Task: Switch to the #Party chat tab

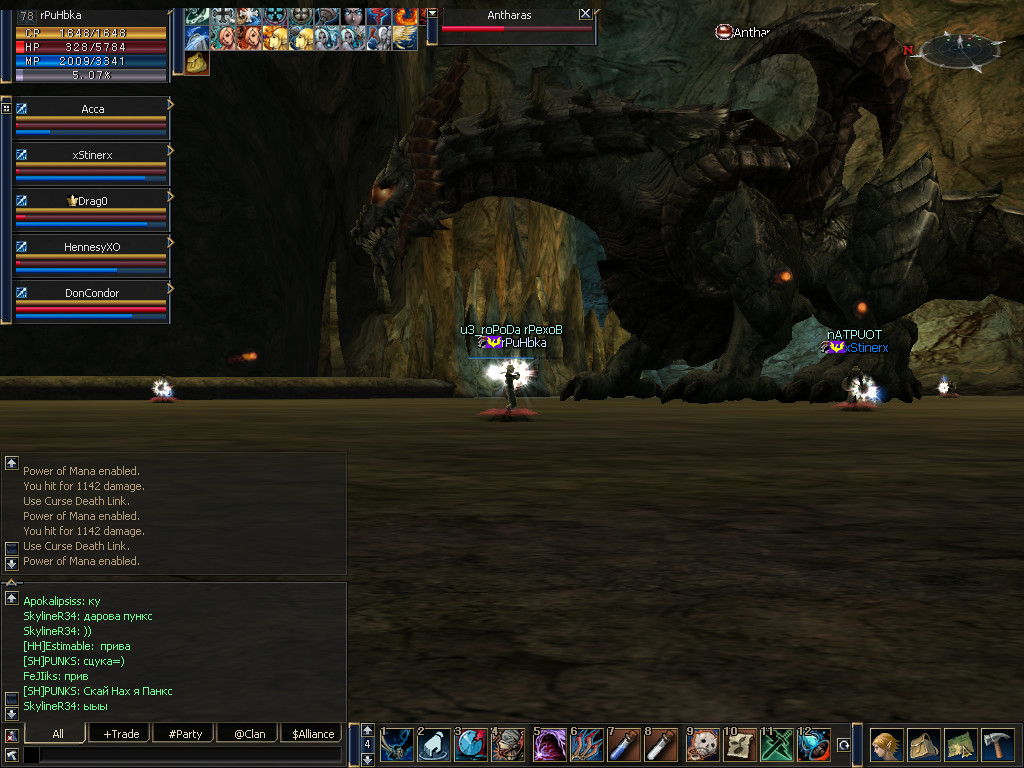Action: (185, 734)
